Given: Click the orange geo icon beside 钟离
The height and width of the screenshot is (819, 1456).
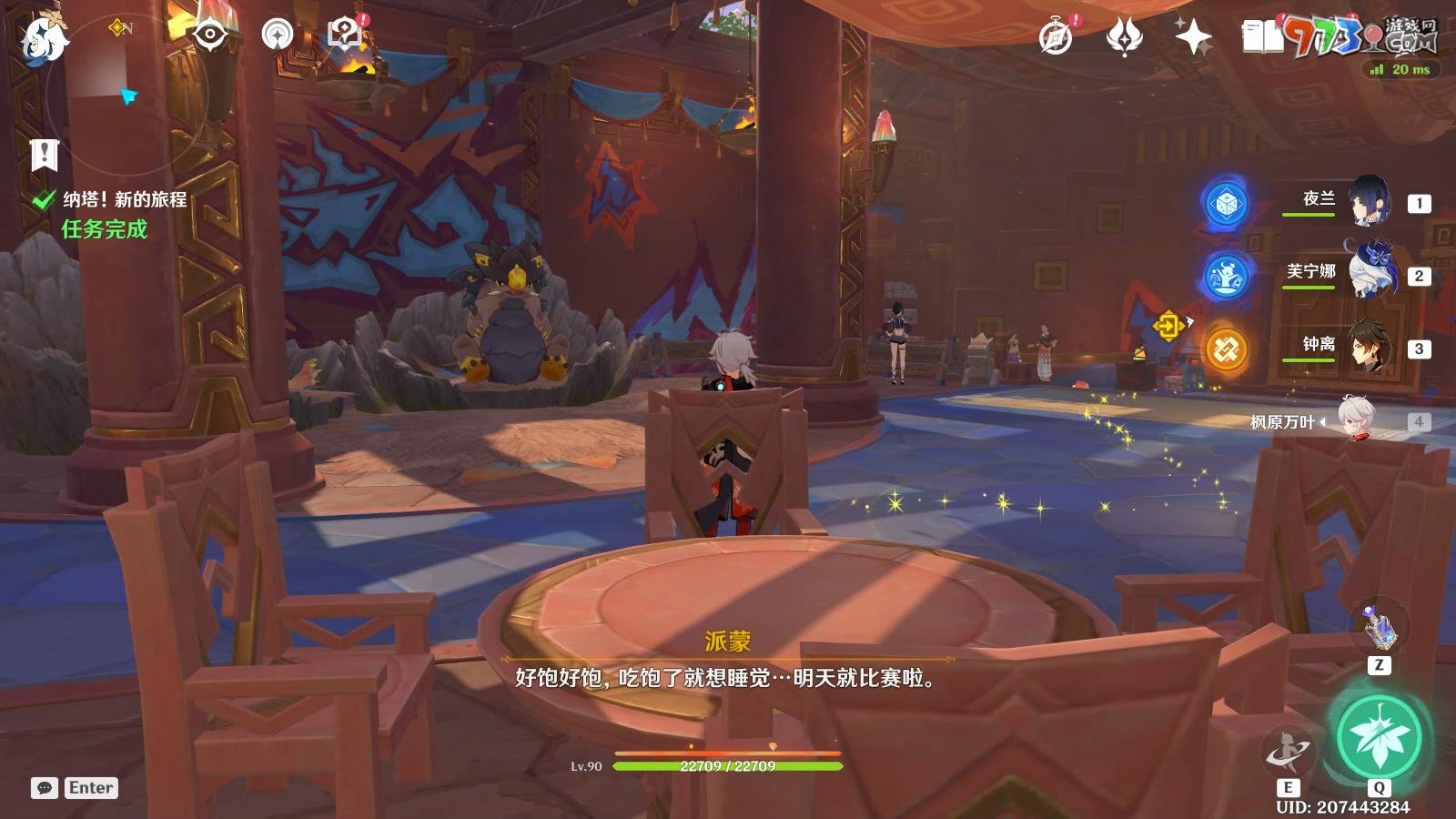Looking at the screenshot, I should [1226, 349].
